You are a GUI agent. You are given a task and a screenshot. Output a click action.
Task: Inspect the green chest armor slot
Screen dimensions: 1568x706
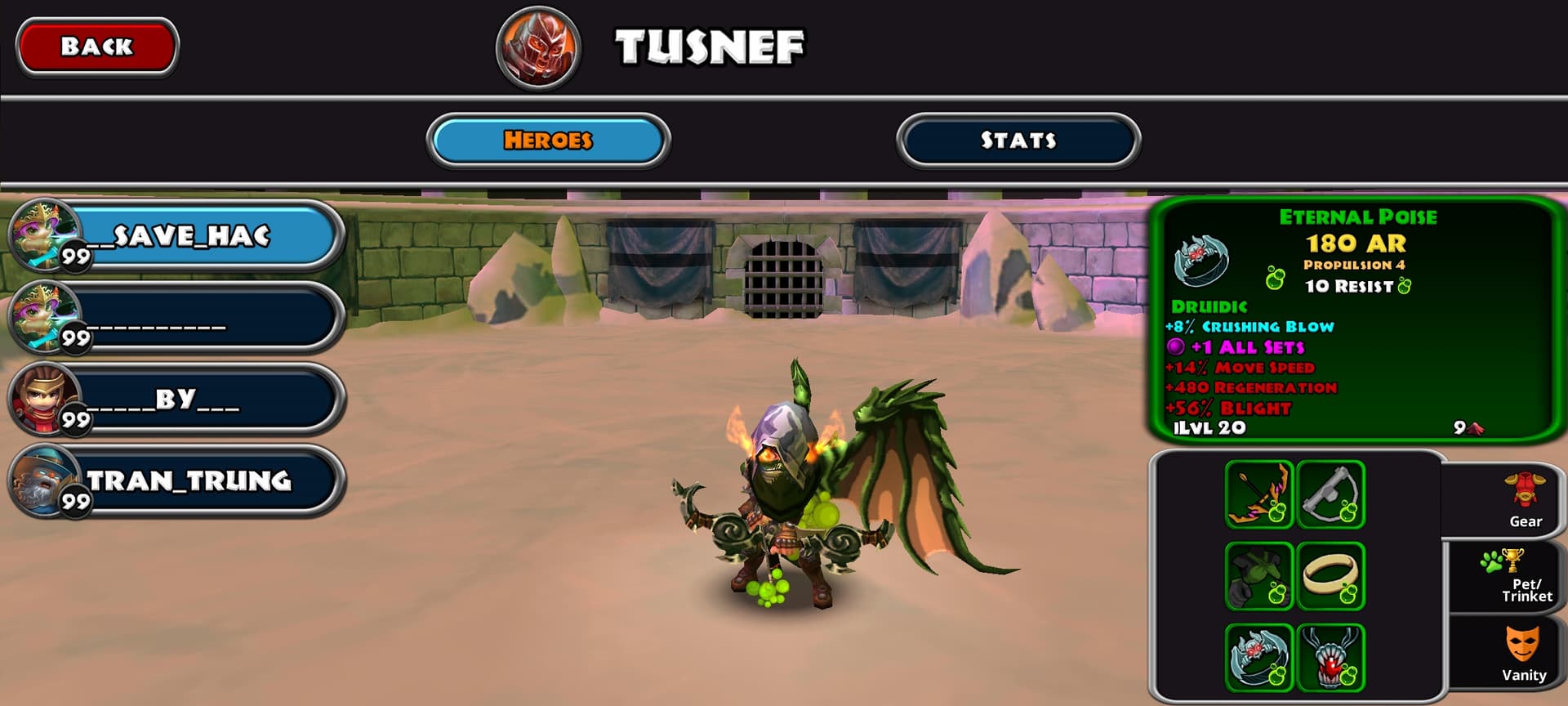[1258, 576]
